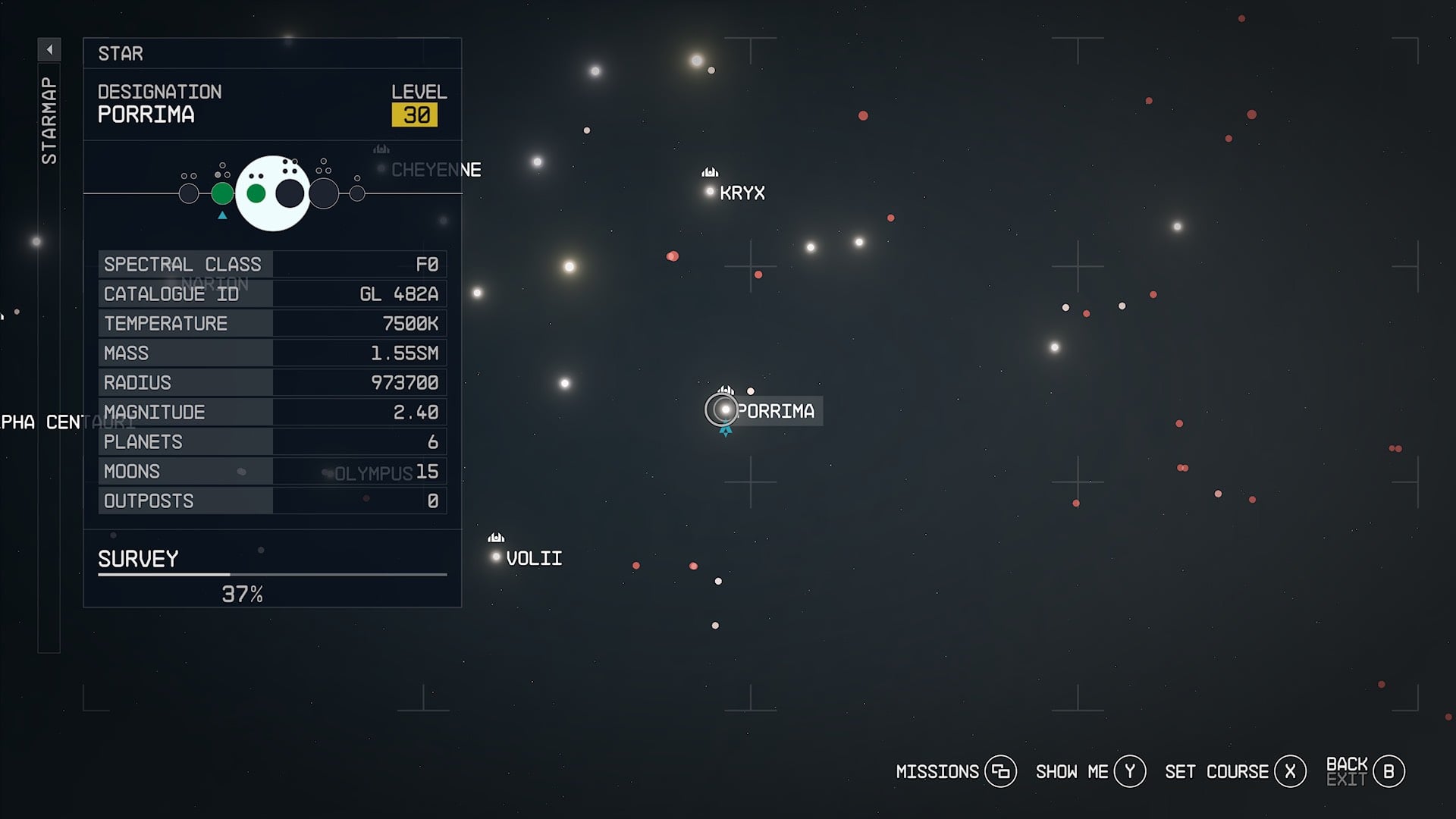
Task: Select the Narion star system
Action: (x=173, y=283)
